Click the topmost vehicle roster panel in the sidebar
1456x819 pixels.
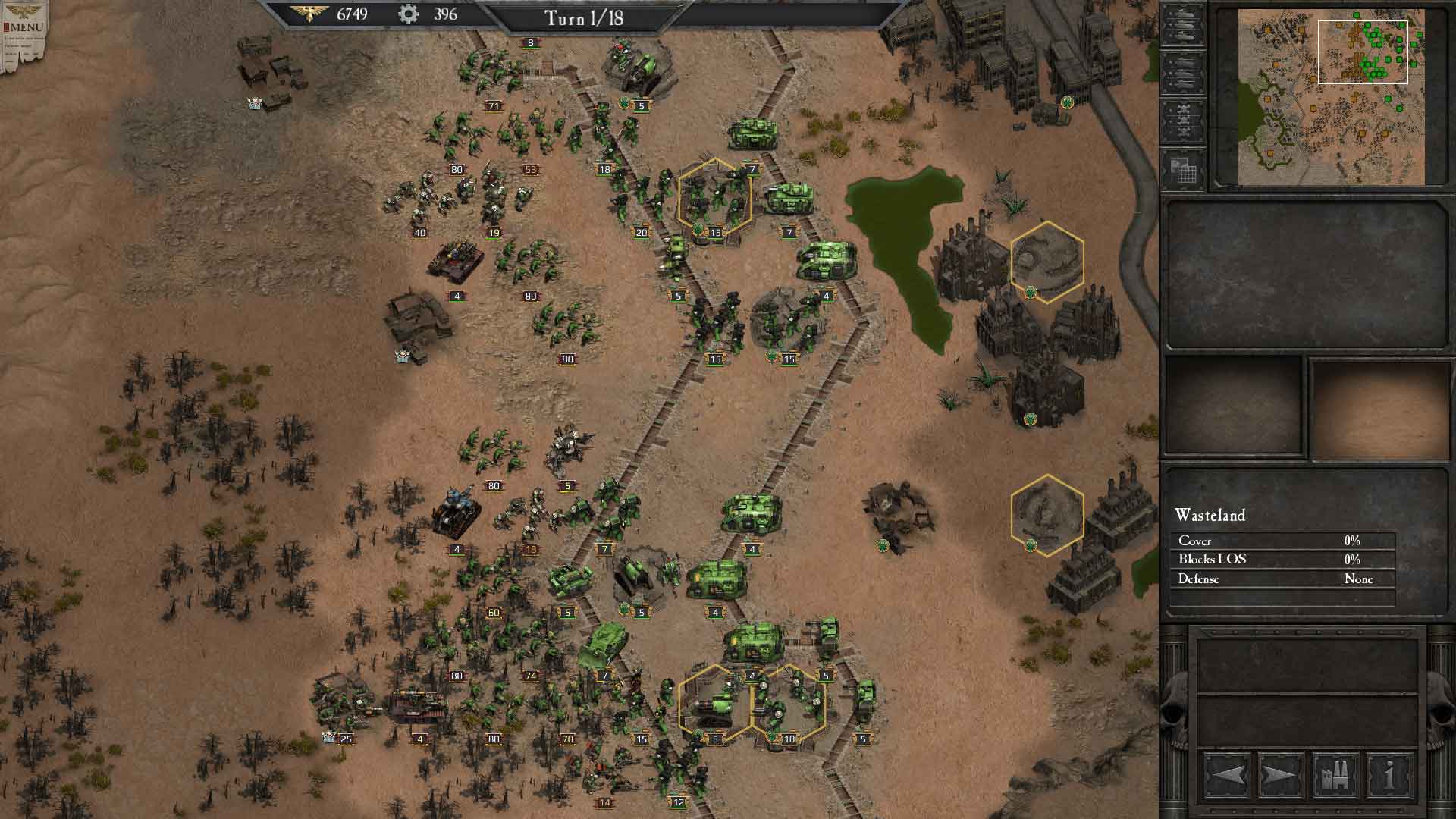[x=1181, y=24]
